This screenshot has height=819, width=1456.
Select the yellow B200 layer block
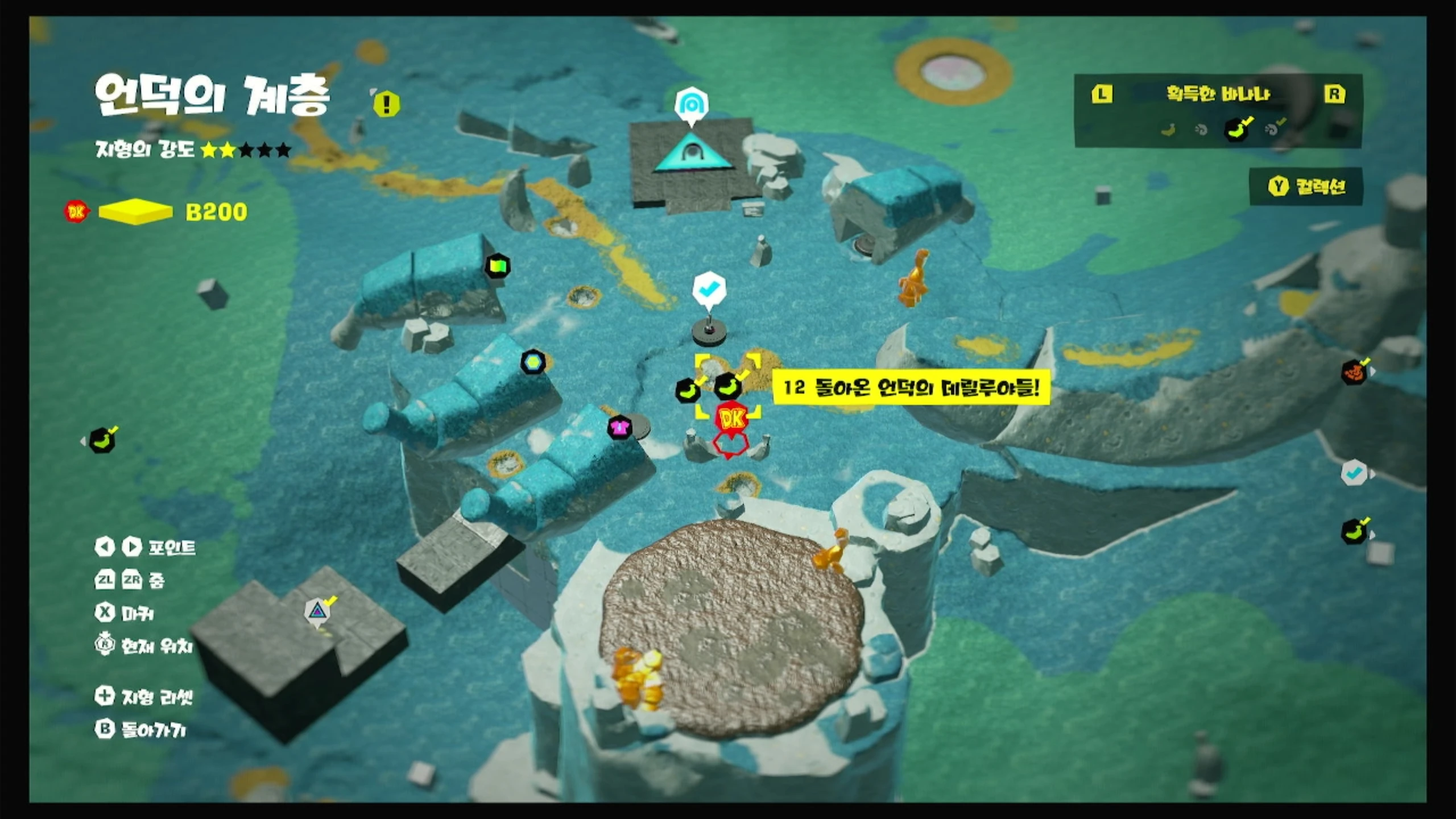pyautogui.click(x=135, y=212)
